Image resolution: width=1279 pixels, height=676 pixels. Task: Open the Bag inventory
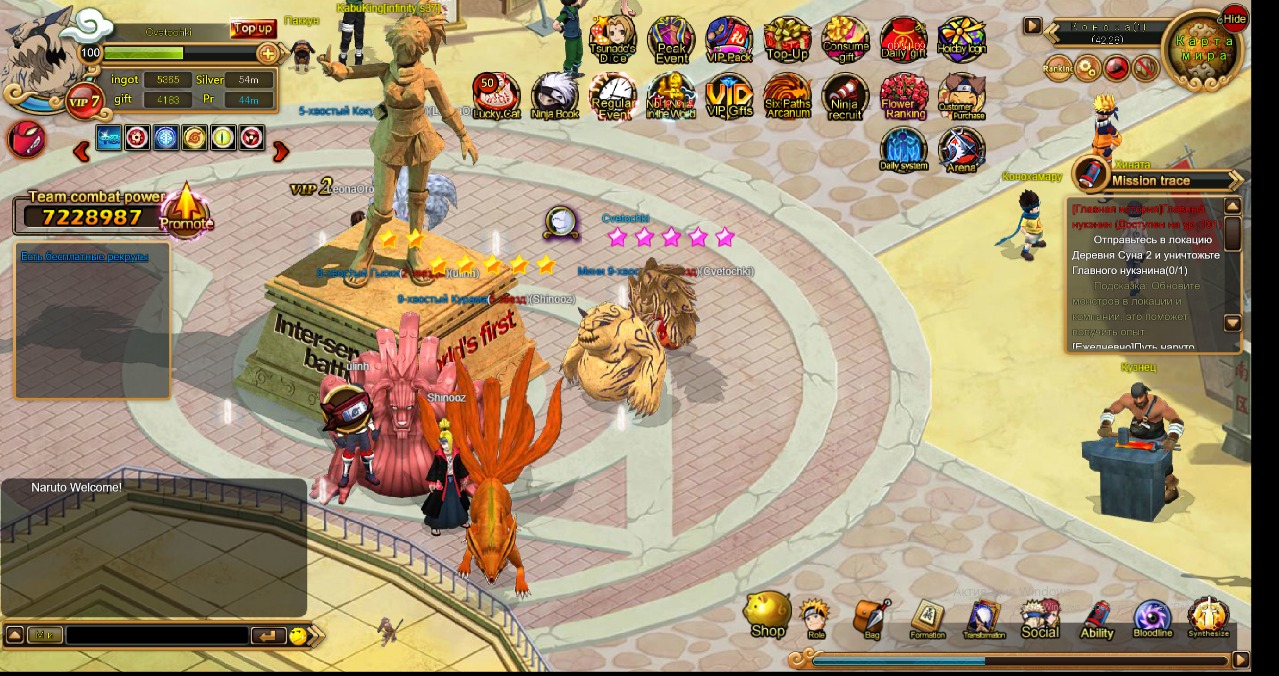coord(872,618)
